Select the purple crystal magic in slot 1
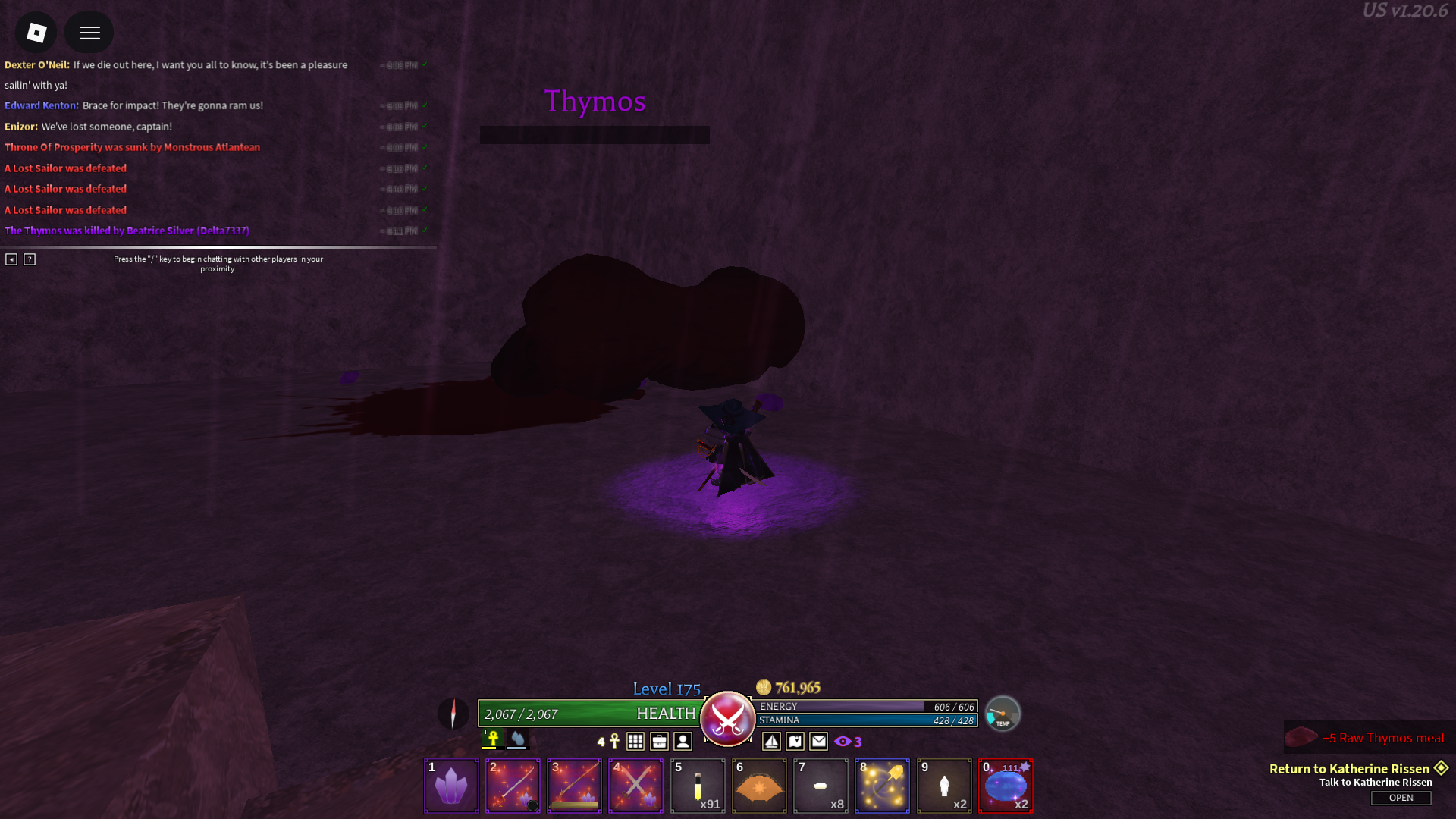This screenshot has height=819, width=1456. pos(451,786)
